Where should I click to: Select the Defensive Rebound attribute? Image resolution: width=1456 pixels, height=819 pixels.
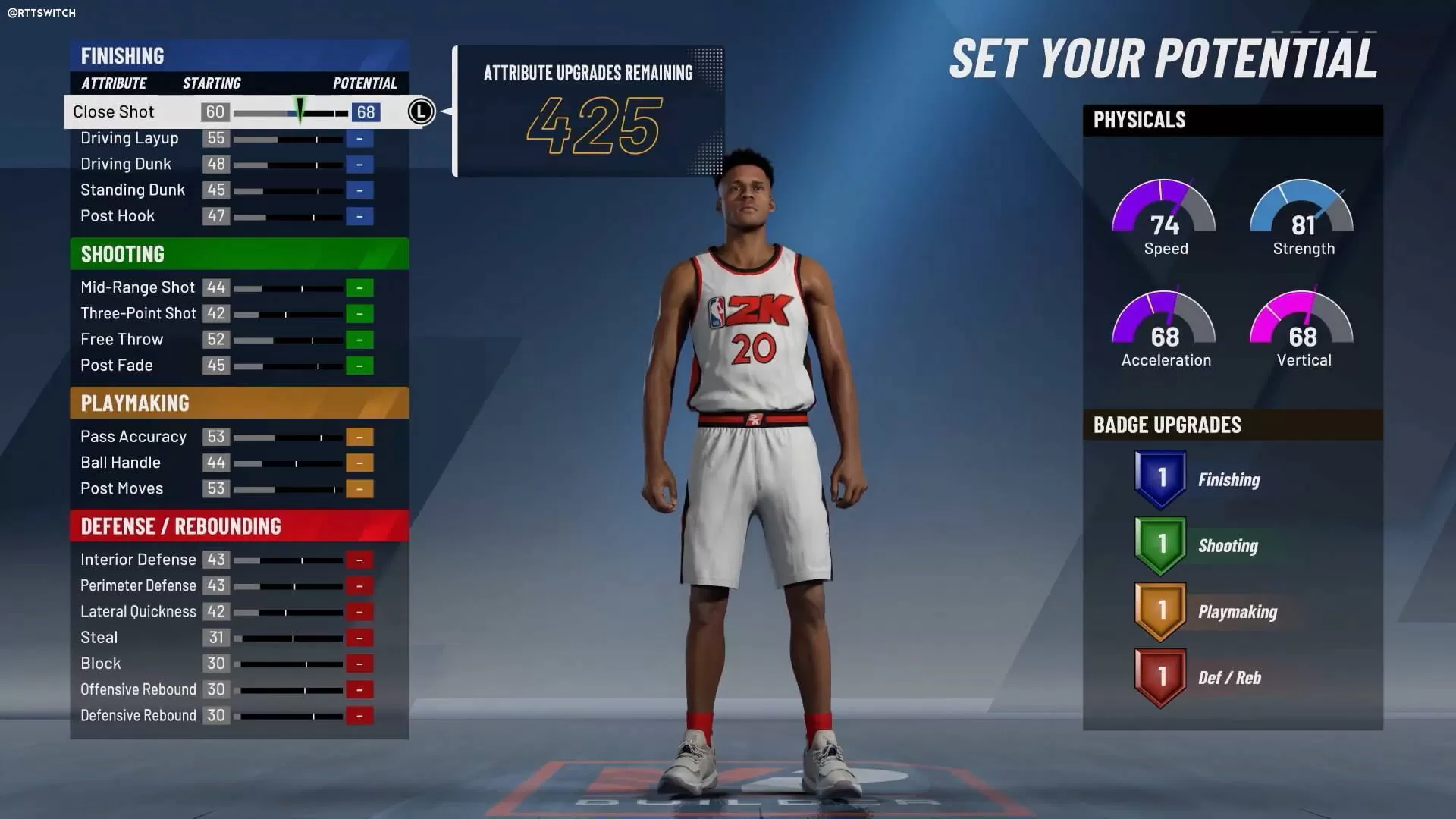click(x=138, y=716)
